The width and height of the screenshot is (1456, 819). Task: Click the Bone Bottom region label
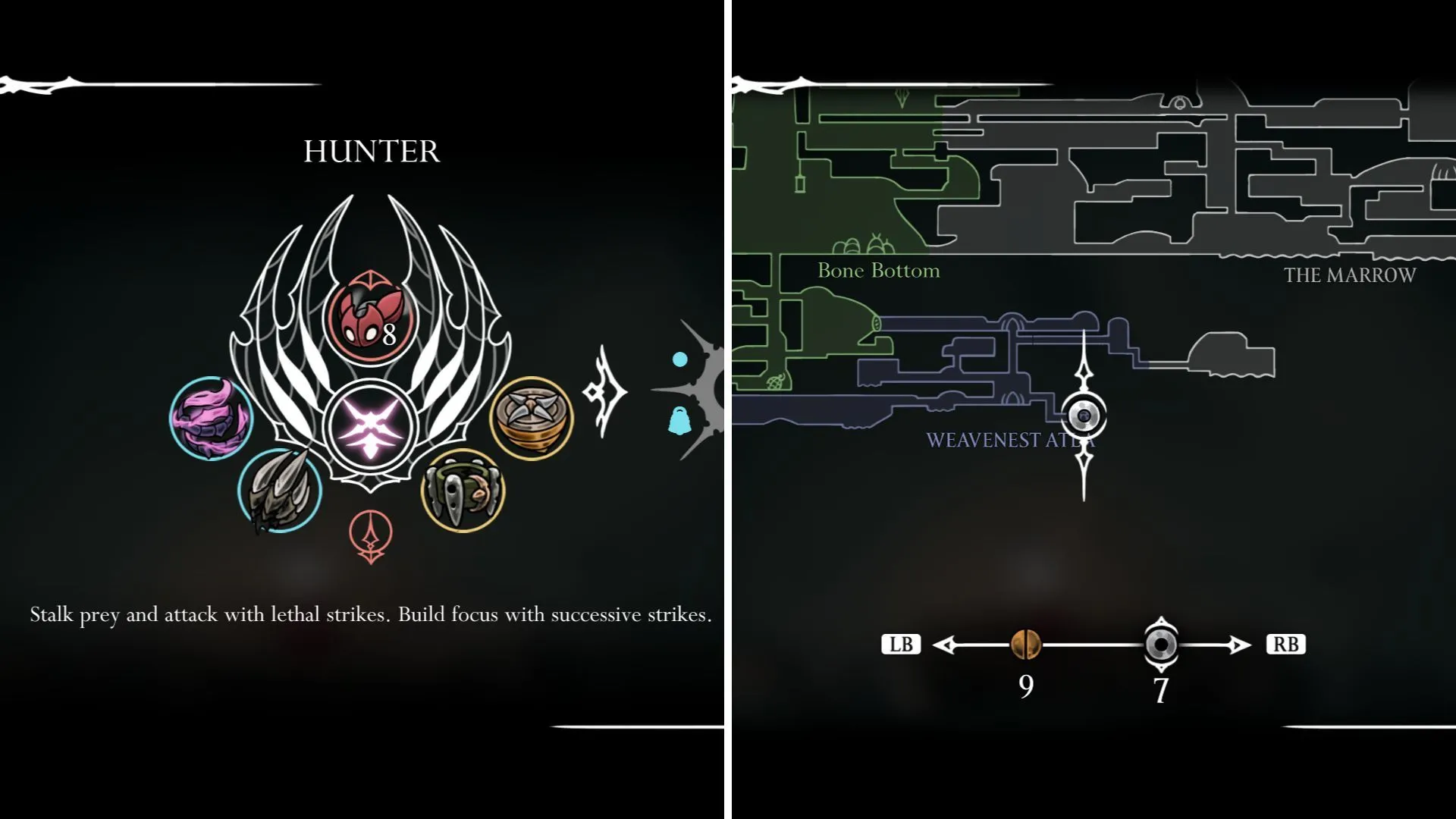877,271
